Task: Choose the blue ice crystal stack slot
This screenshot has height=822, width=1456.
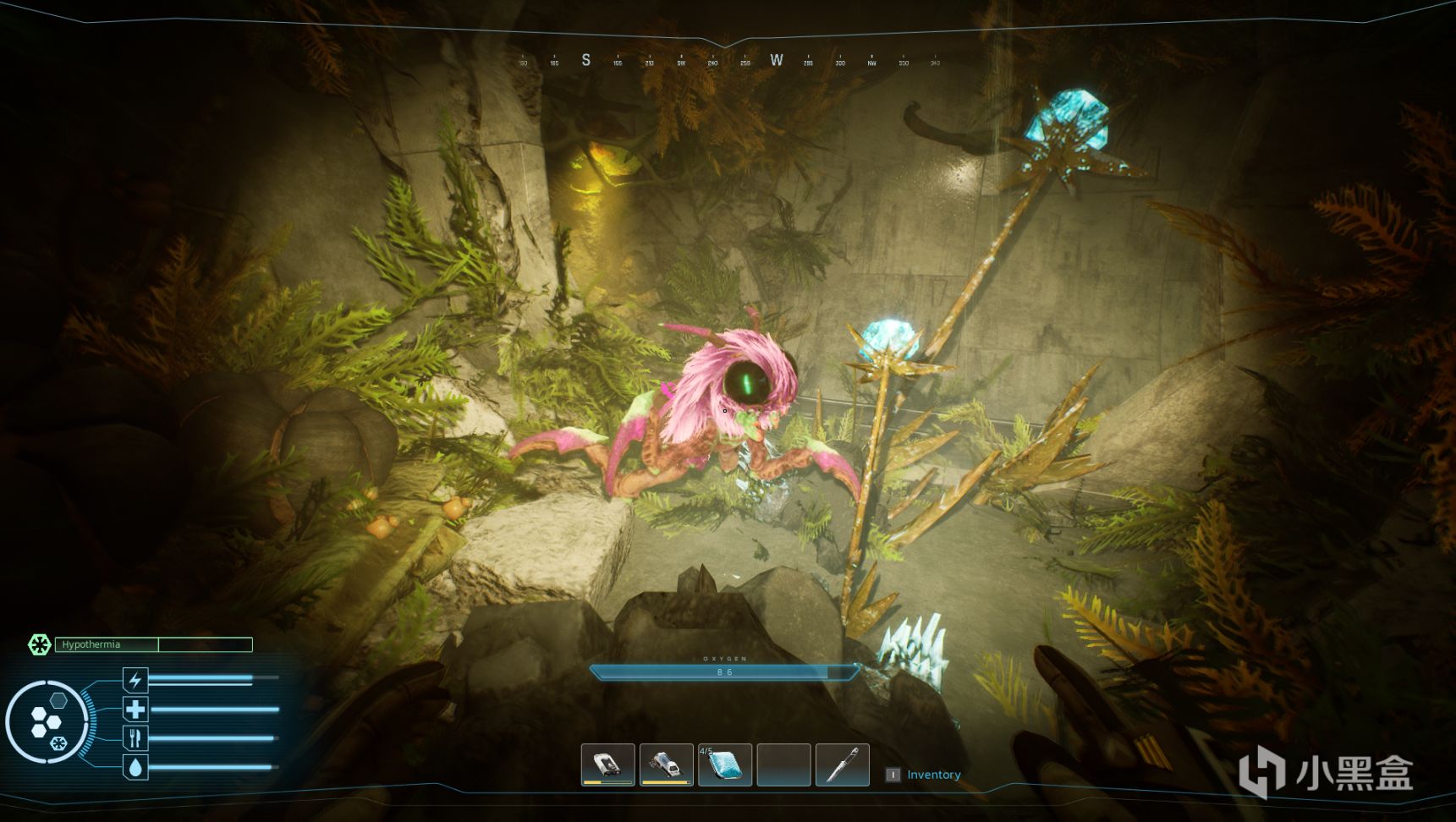Action: [x=725, y=764]
